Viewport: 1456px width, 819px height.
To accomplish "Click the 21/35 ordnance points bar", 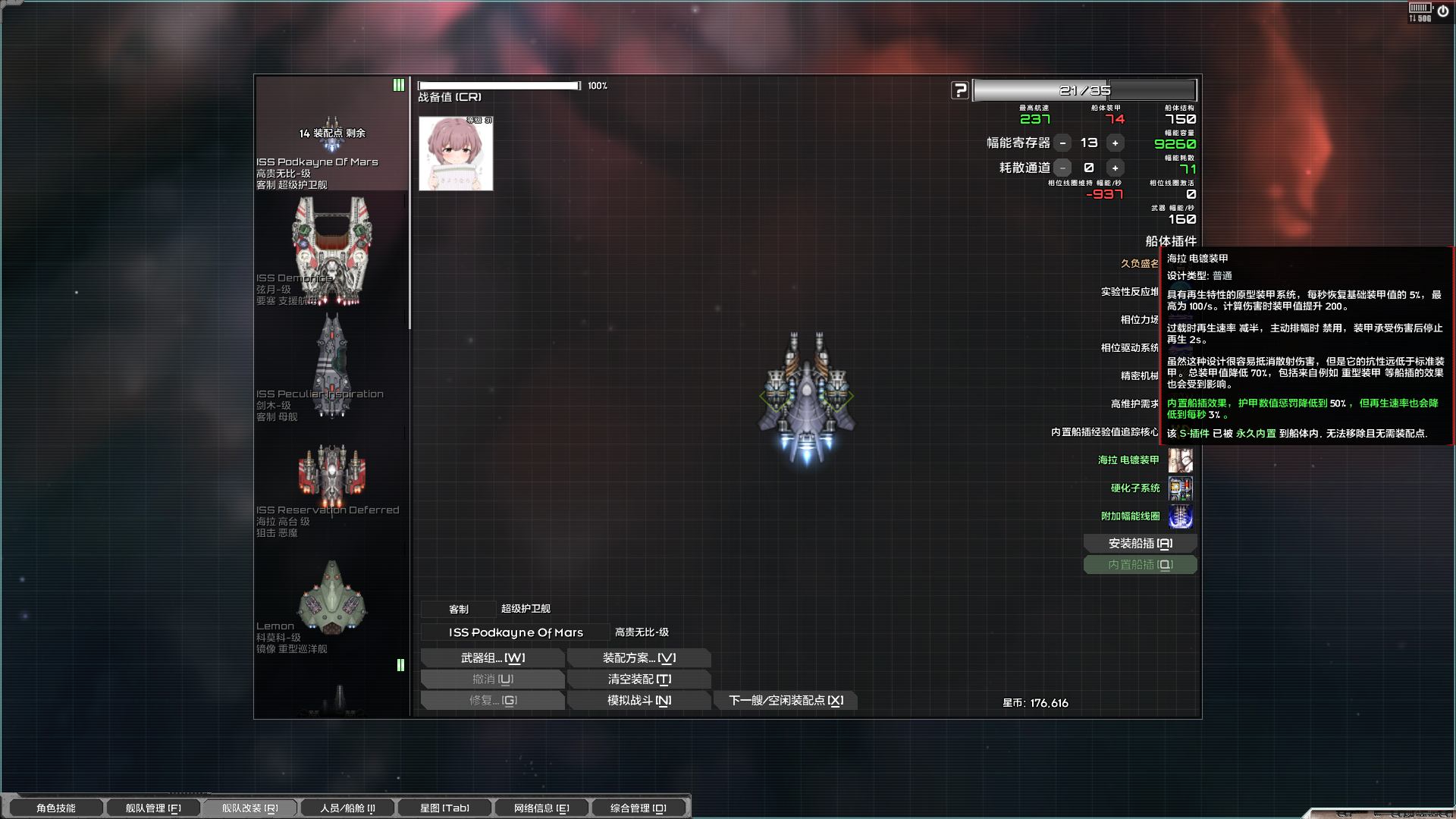I will (x=1084, y=89).
